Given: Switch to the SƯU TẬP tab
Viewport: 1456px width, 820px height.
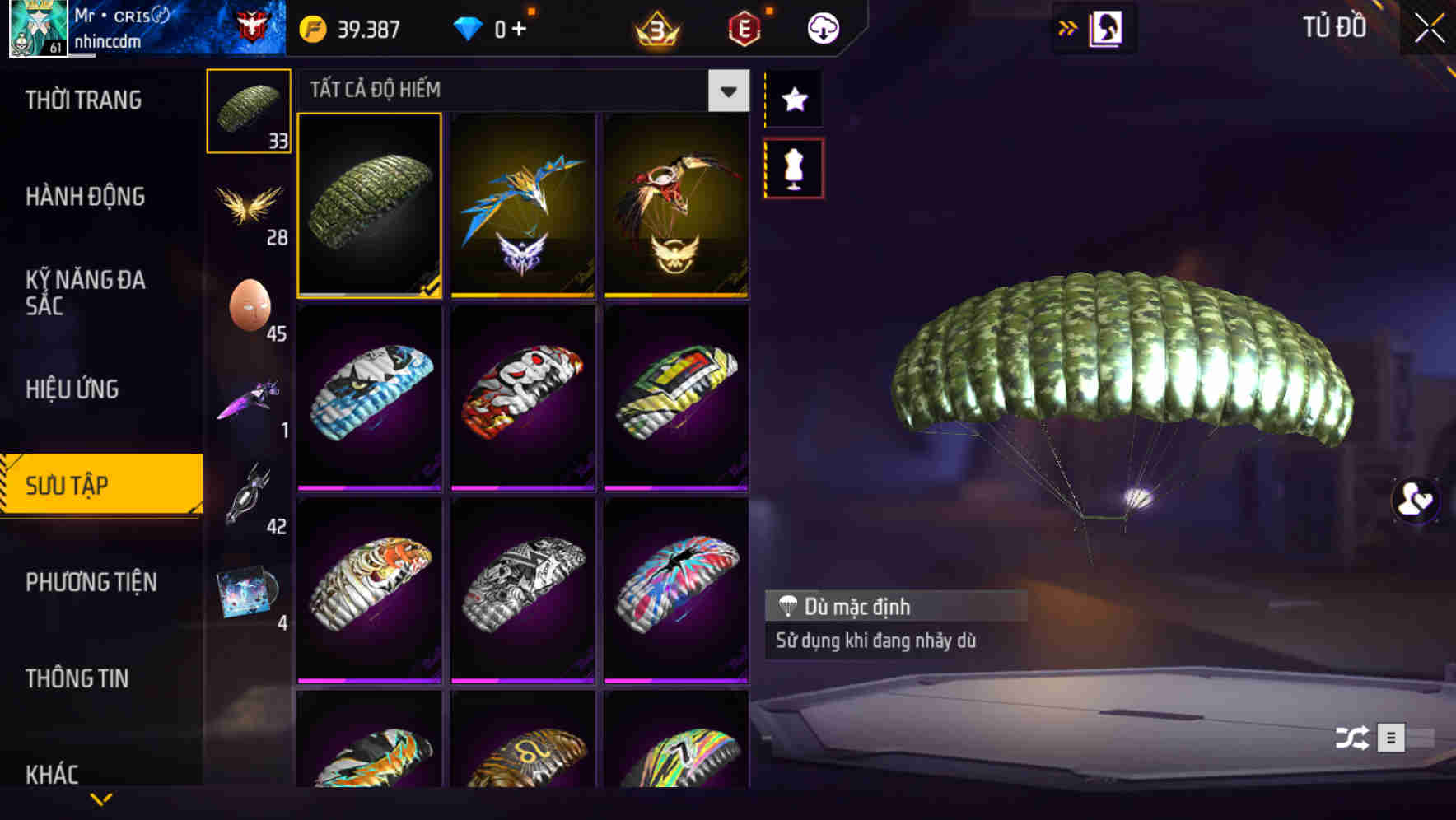Looking at the screenshot, I should tap(99, 486).
